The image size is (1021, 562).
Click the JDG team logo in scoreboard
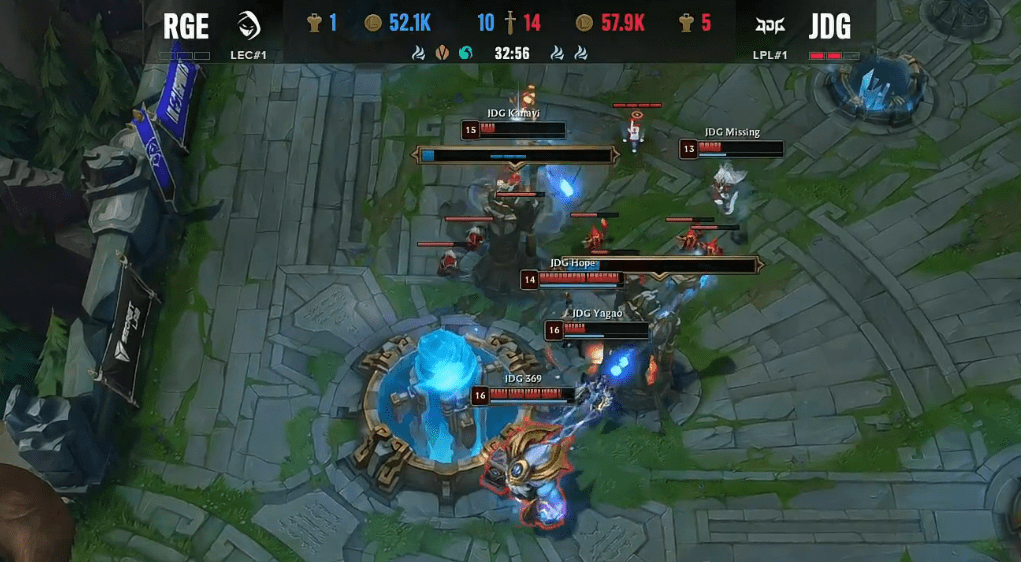pyautogui.click(x=771, y=24)
